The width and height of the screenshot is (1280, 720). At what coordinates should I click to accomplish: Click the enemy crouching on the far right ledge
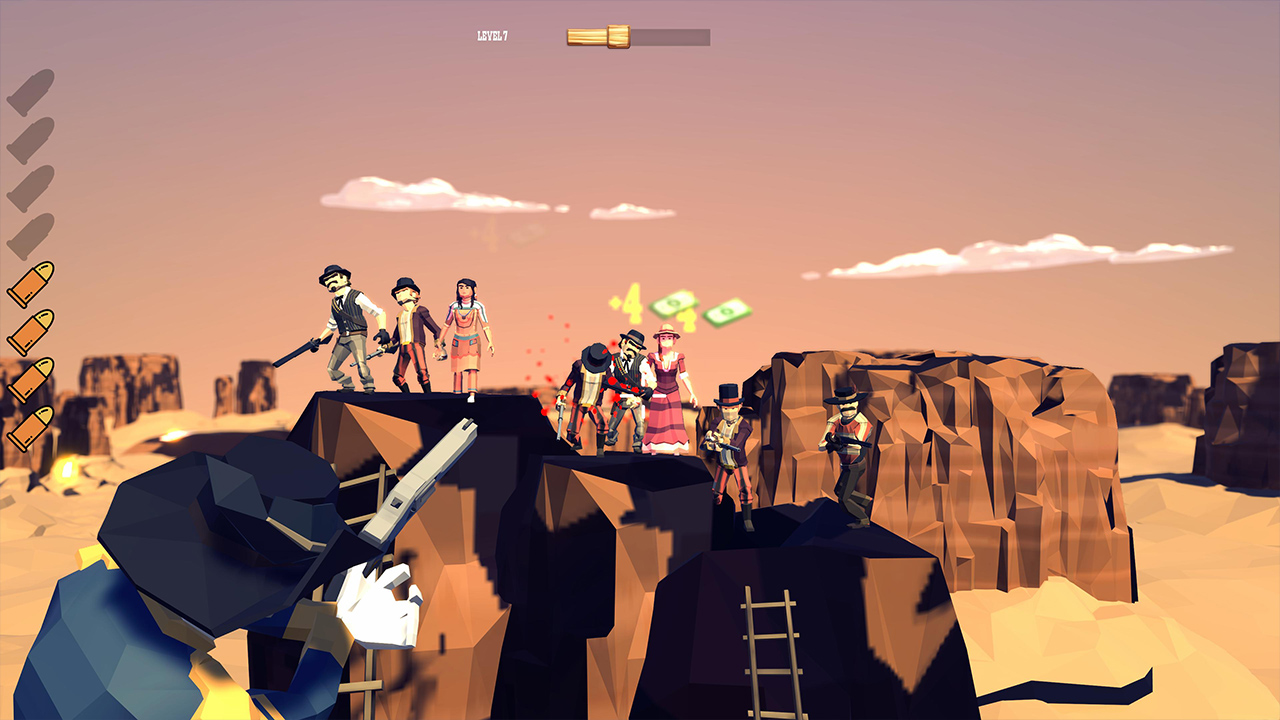coord(850,450)
